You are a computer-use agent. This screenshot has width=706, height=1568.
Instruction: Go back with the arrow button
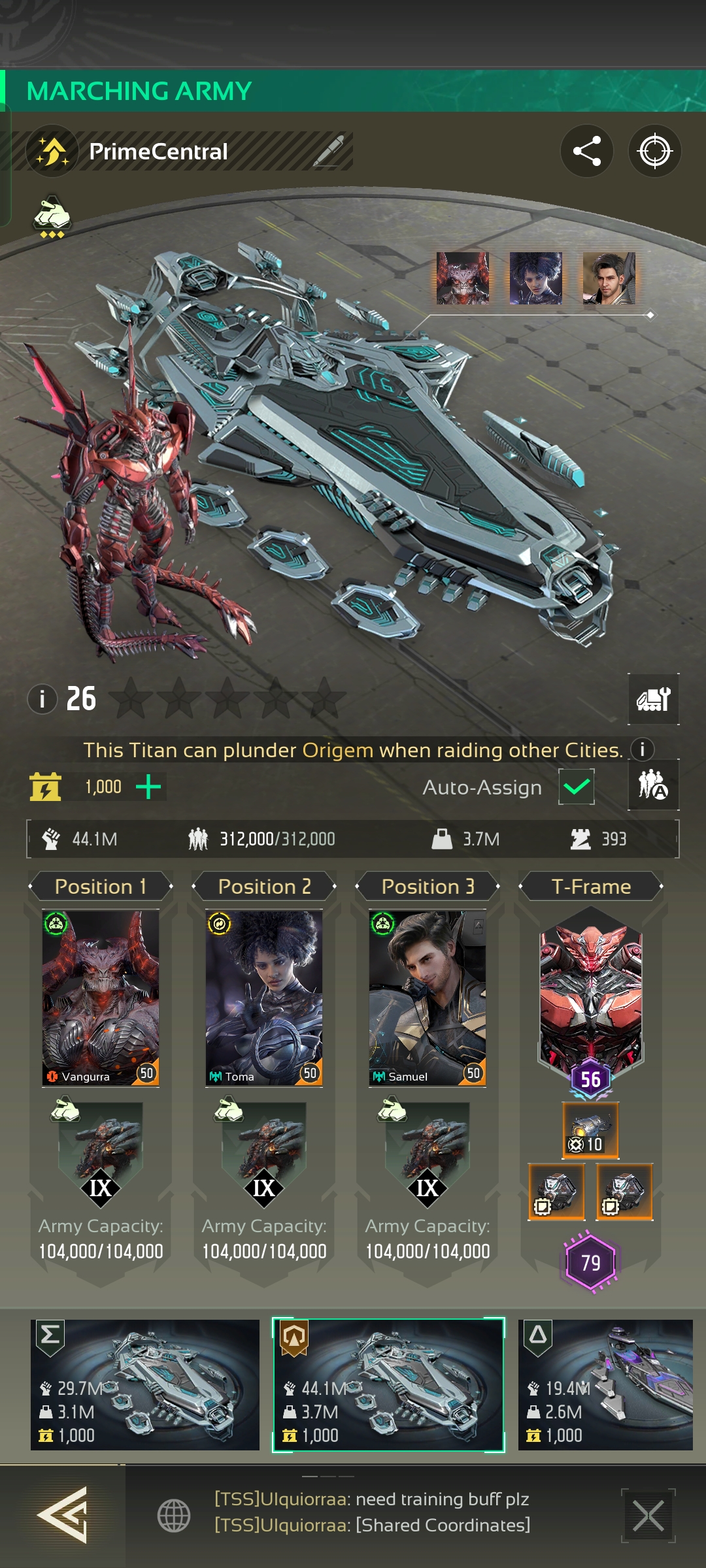62,1514
